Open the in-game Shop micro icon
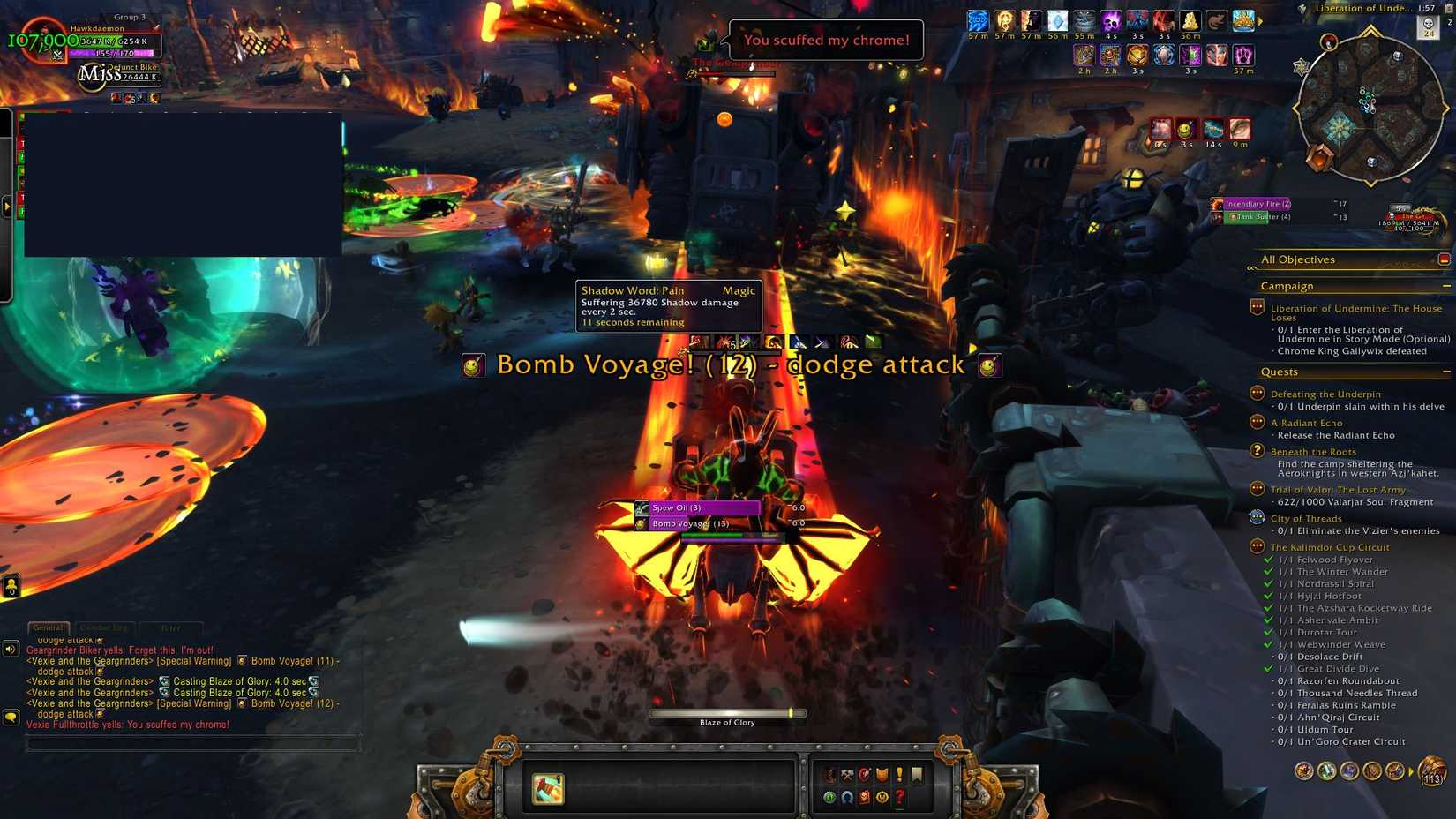The height and width of the screenshot is (819, 1456). pyautogui.click(x=882, y=798)
